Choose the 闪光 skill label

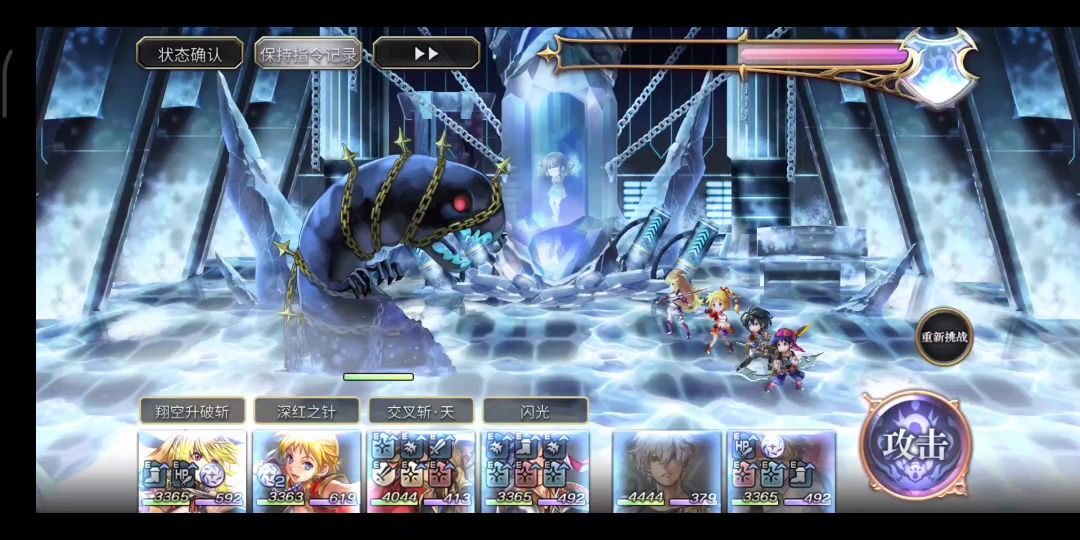tap(535, 411)
